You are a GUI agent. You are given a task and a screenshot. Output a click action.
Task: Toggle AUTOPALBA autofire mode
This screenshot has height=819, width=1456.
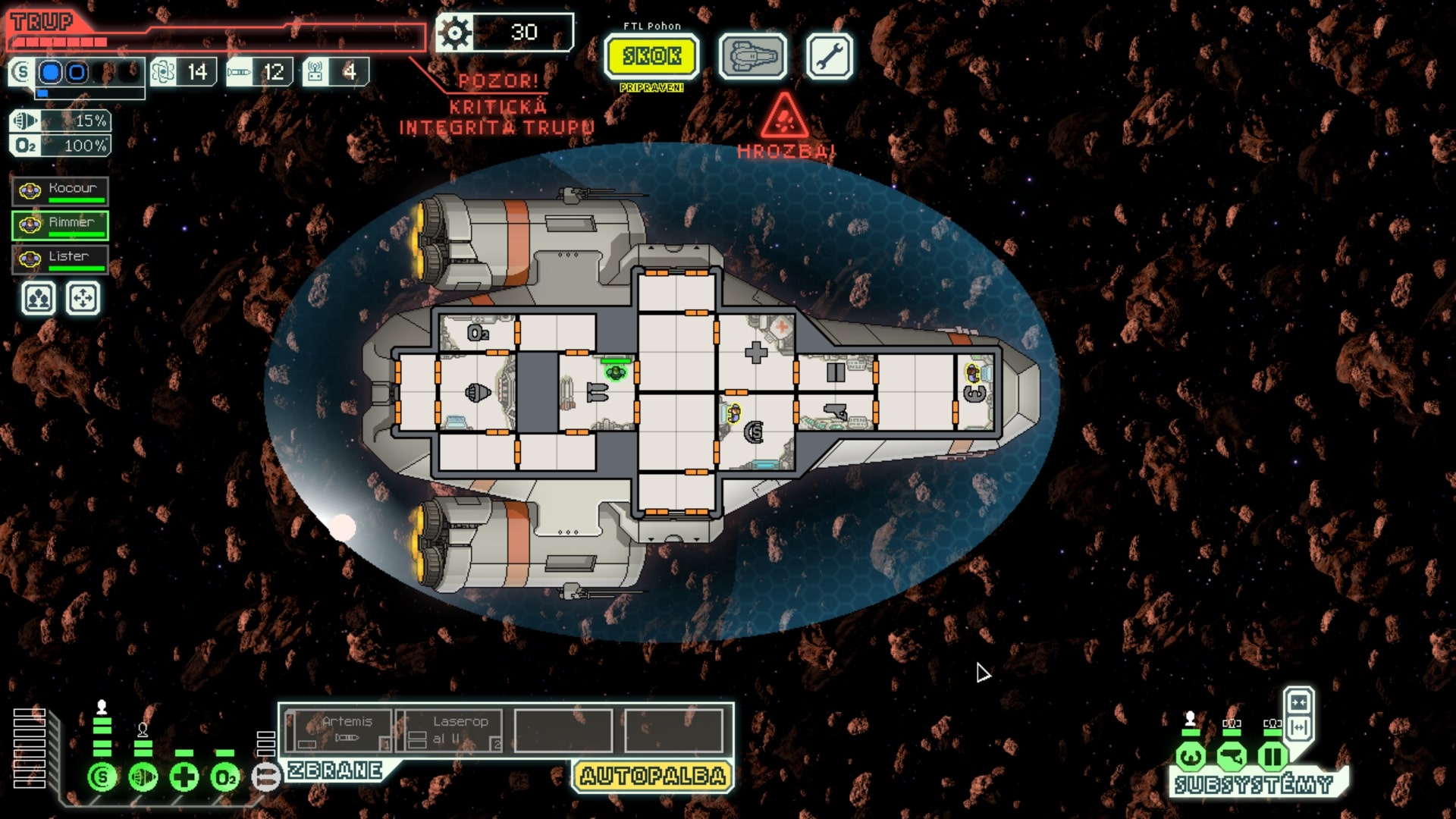point(651,773)
